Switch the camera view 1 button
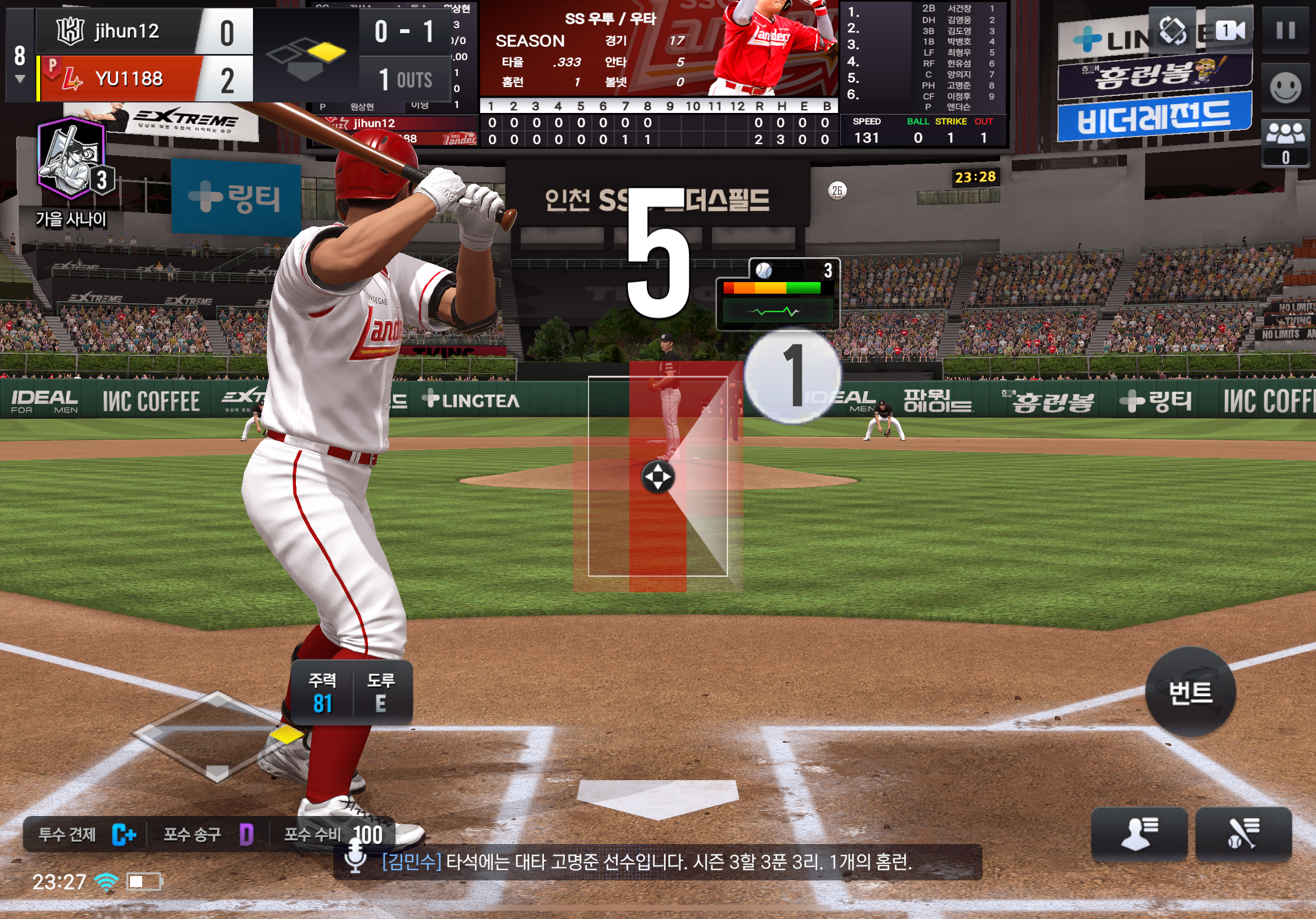 1229,30
